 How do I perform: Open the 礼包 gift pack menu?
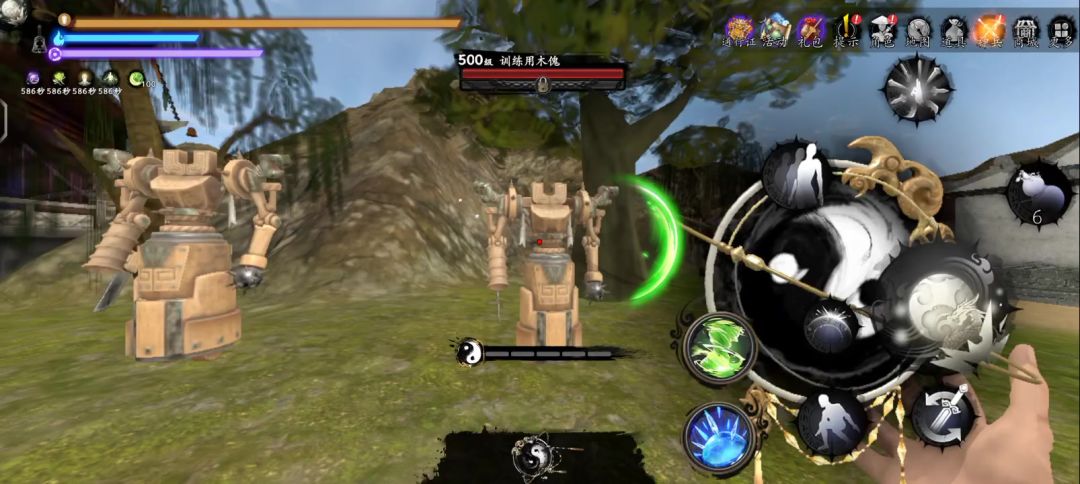[x=812, y=30]
